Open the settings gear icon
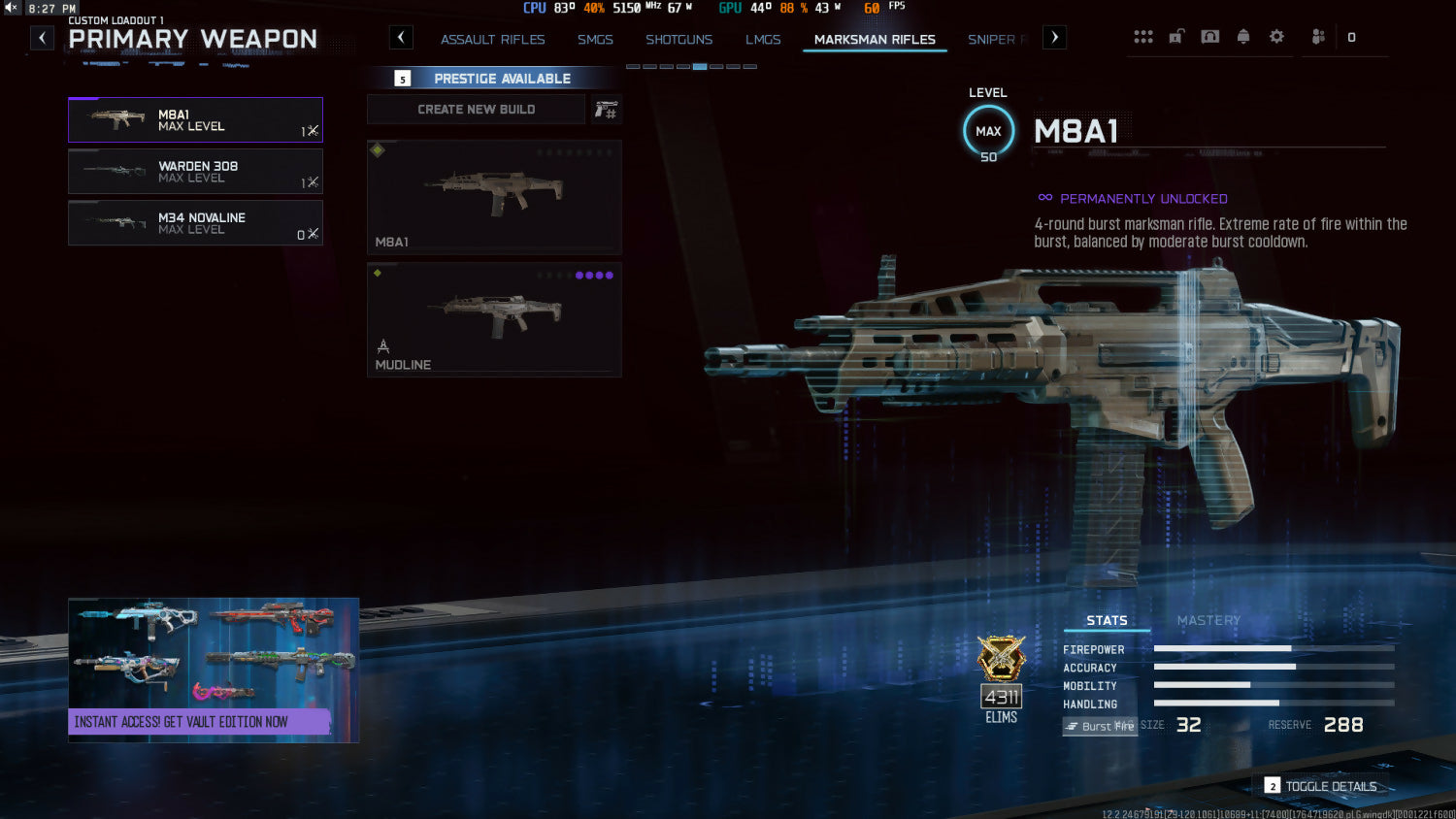The image size is (1456, 819). point(1276,37)
